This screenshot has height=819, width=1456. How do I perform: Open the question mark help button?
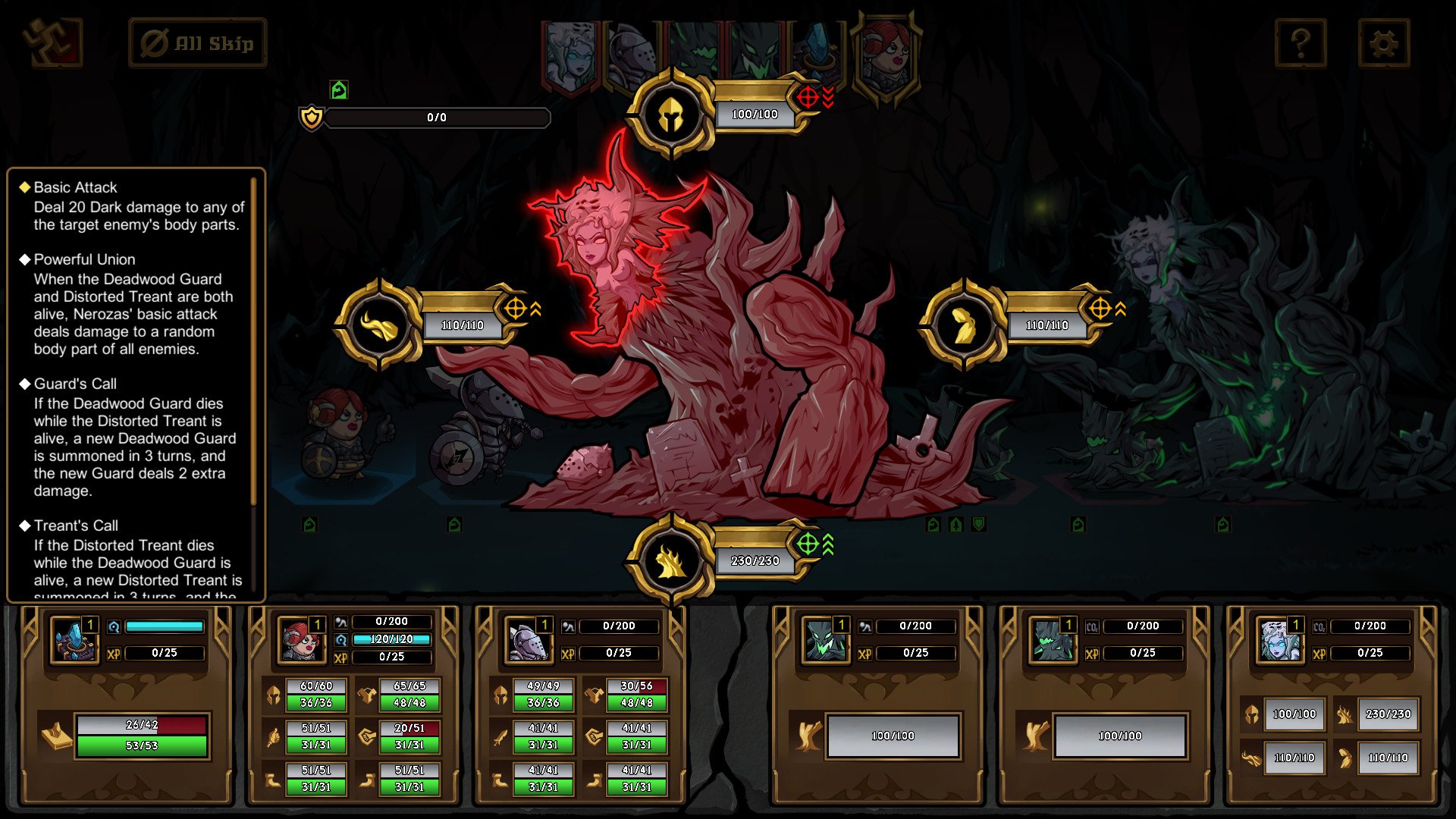(1300, 43)
